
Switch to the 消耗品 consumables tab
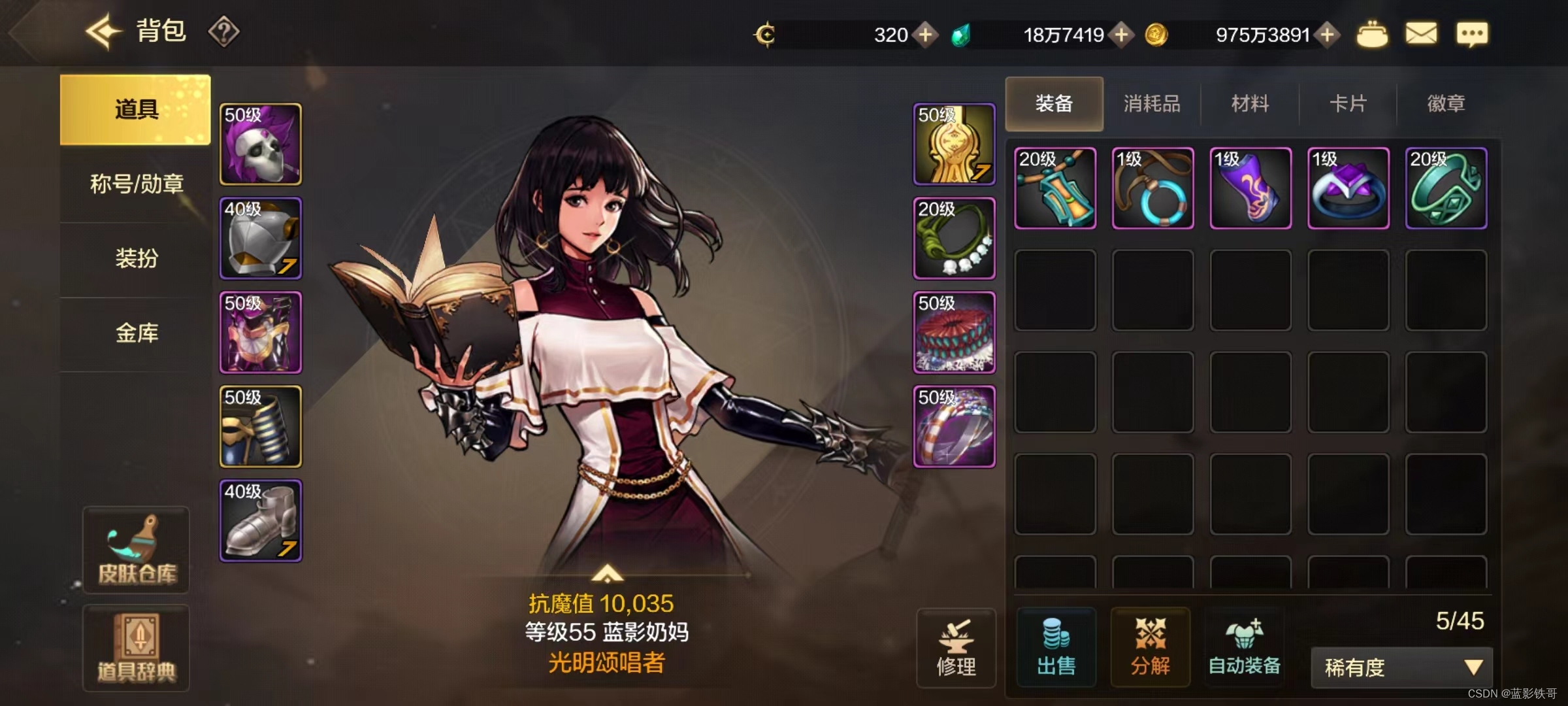[x=1152, y=104]
